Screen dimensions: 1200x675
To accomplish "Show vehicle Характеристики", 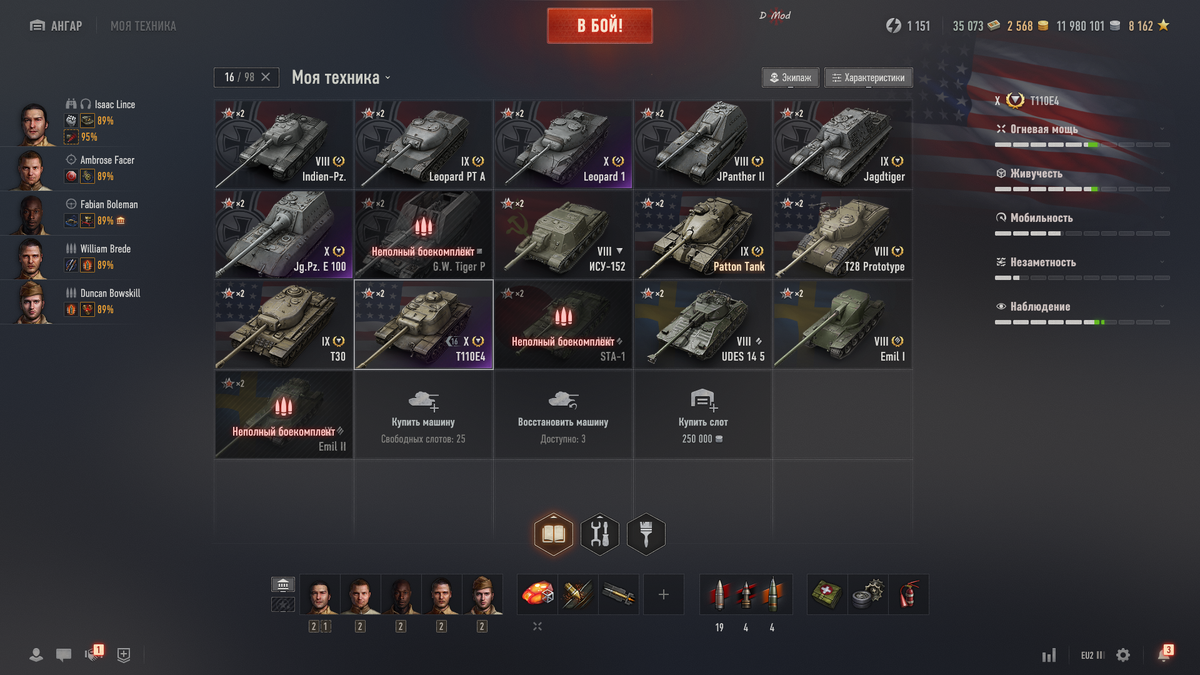I will 868,78.
